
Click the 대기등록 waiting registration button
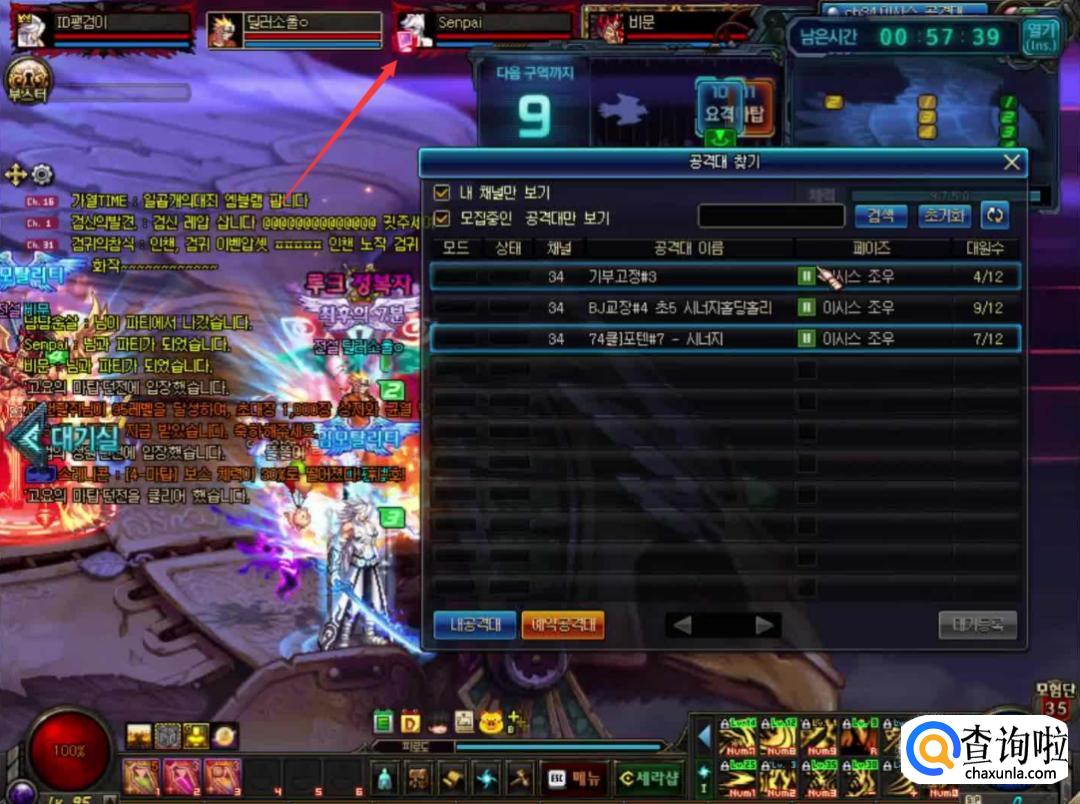(x=977, y=626)
